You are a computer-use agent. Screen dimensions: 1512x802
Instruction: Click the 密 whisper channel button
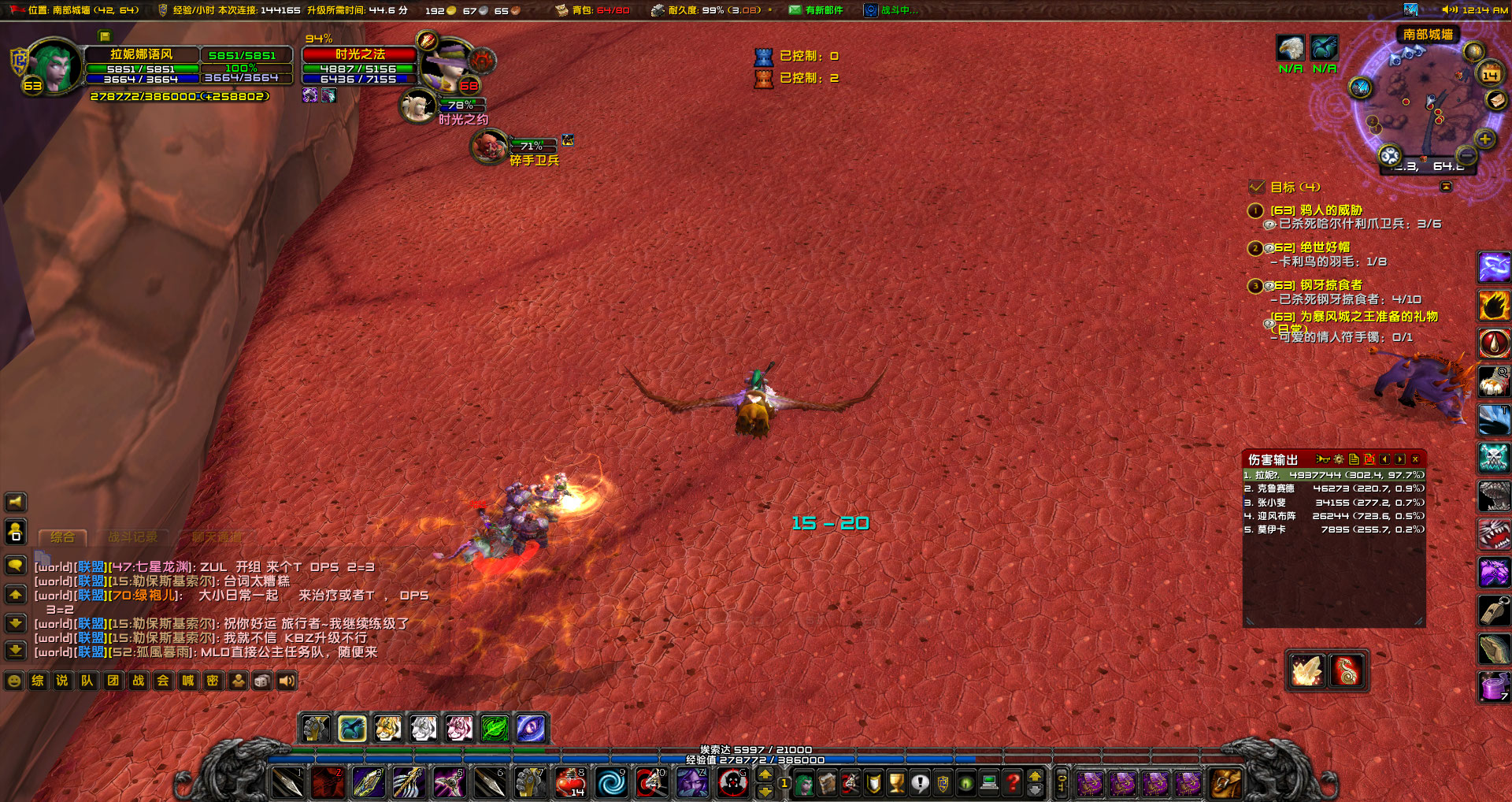pos(213,681)
